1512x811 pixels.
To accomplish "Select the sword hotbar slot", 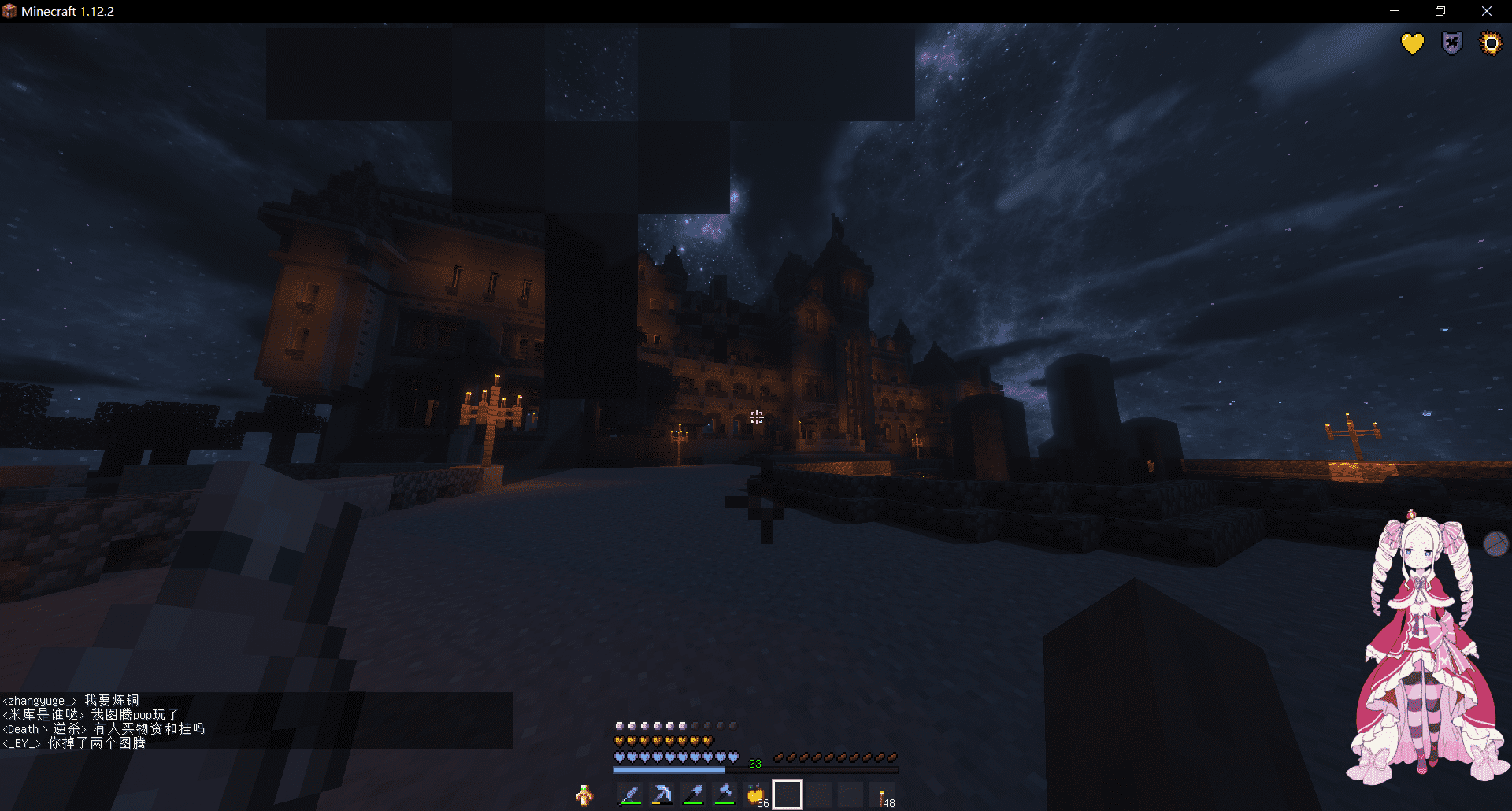I will [x=630, y=795].
